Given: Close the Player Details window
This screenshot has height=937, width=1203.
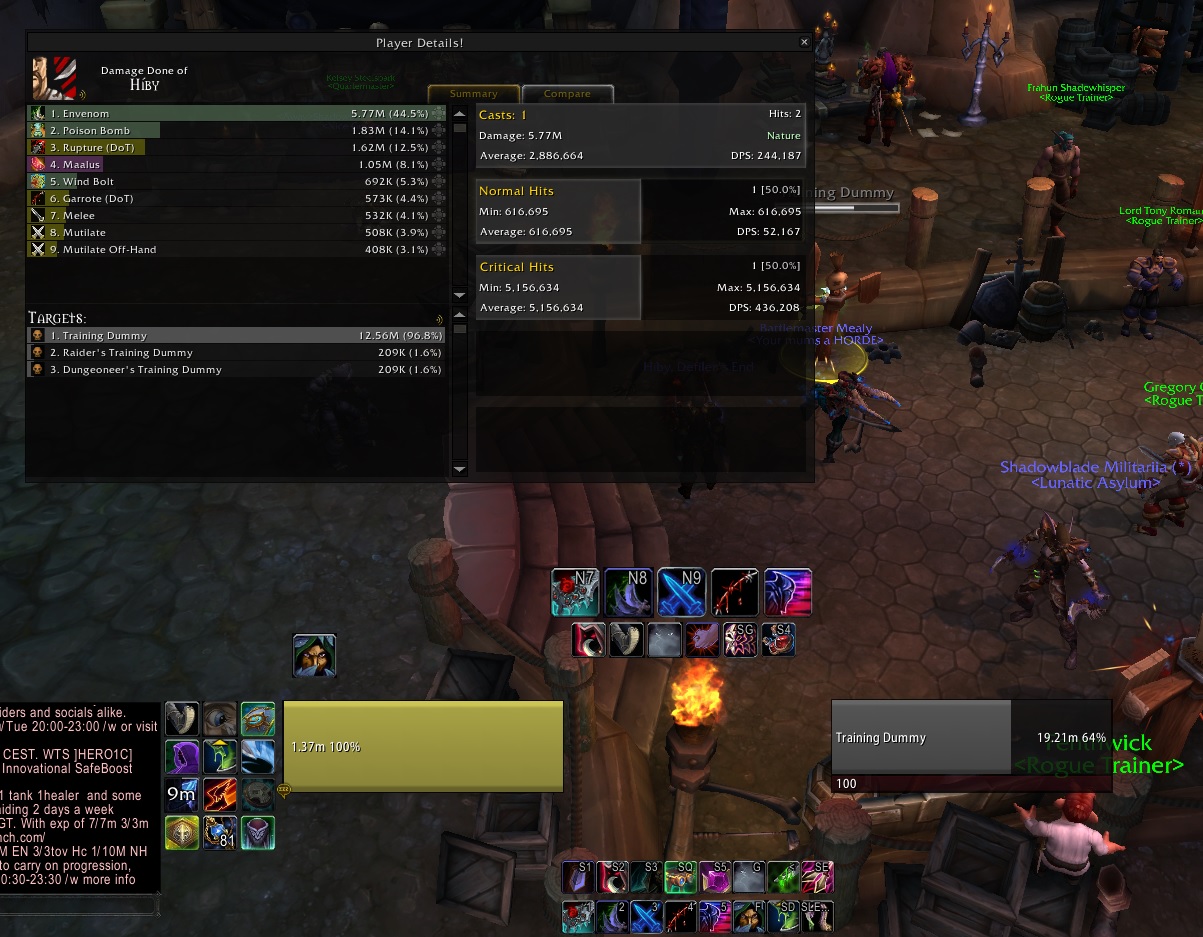Looking at the screenshot, I should pyautogui.click(x=804, y=43).
